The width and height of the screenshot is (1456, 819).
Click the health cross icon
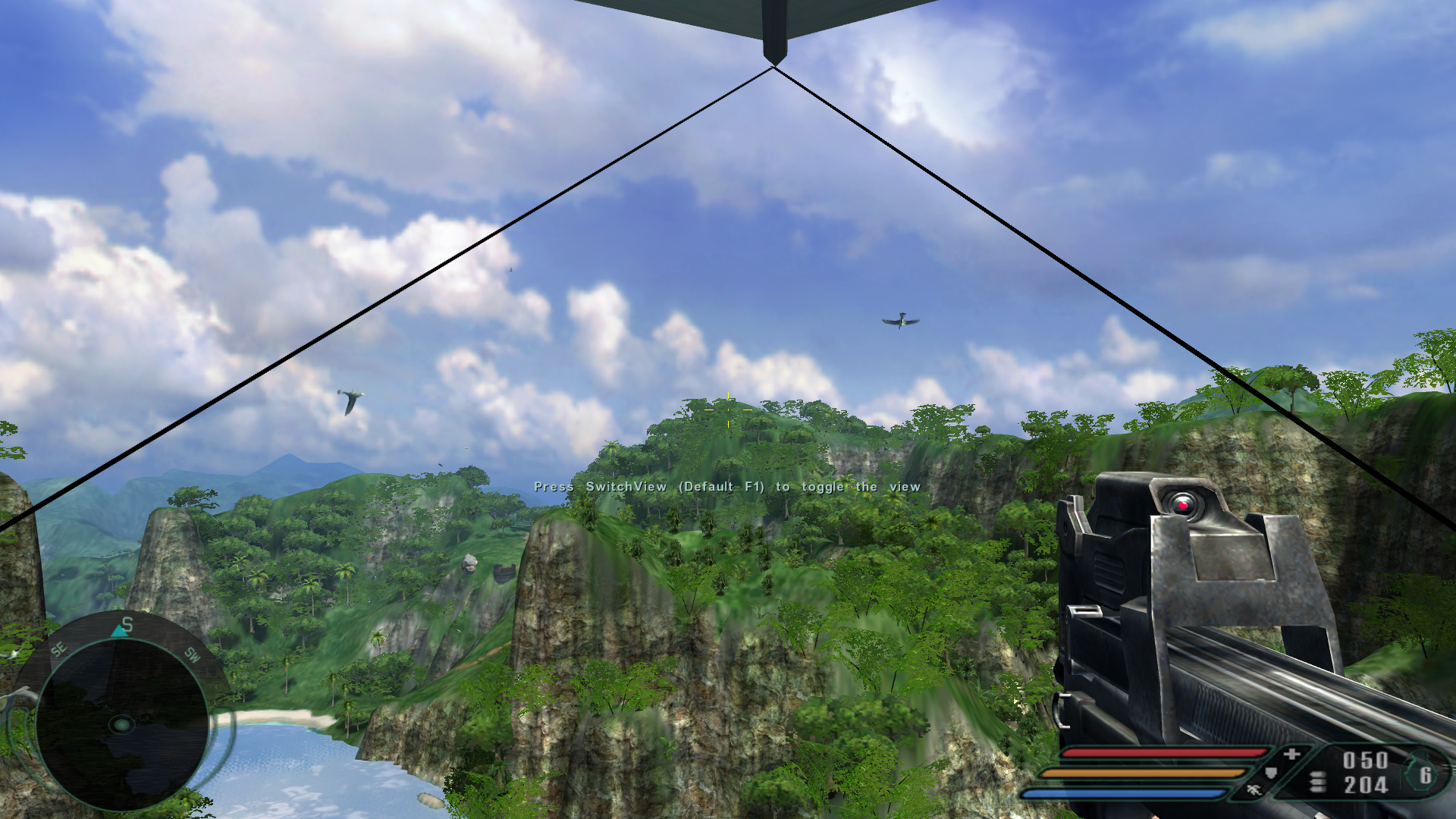click(1292, 754)
